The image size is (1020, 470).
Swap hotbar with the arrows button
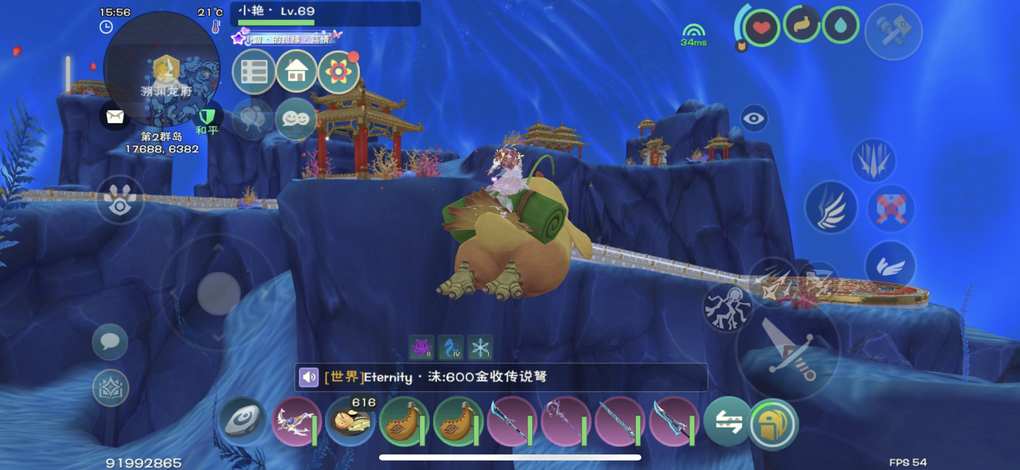(x=726, y=422)
